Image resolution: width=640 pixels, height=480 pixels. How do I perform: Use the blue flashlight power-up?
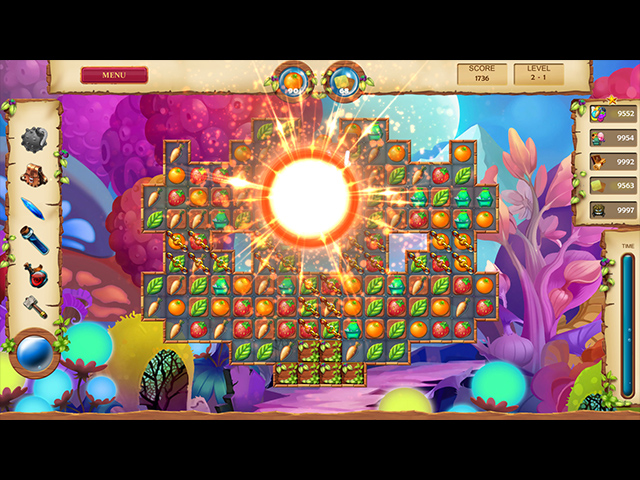click(34, 239)
